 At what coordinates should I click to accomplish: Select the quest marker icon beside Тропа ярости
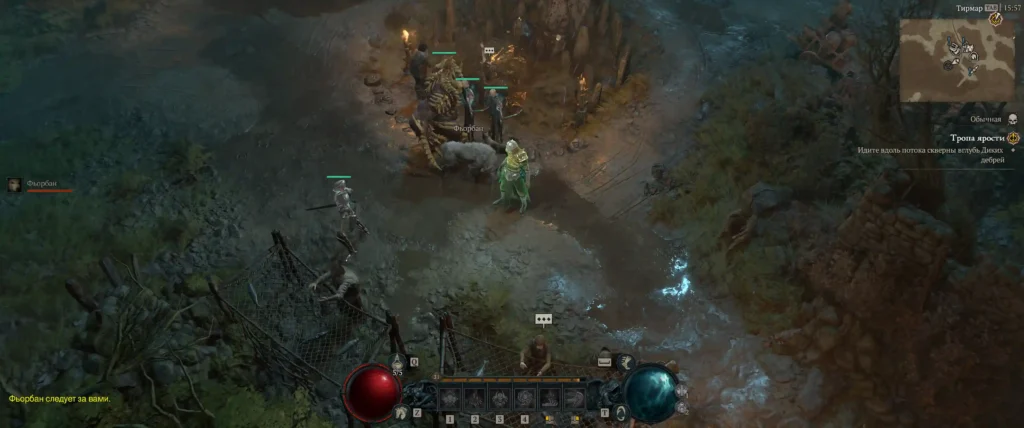pyautogui.click(x=1013, y=137)
